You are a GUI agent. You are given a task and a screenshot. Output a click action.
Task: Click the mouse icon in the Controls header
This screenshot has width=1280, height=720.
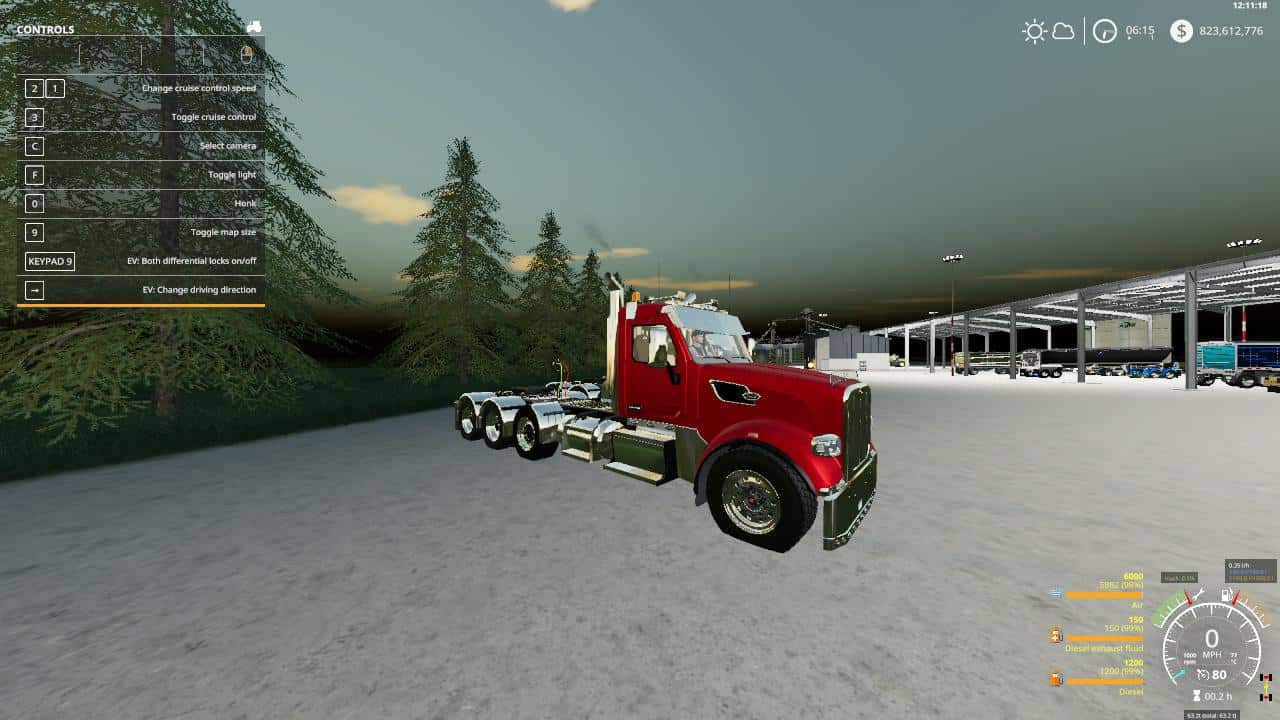point(246,55)
